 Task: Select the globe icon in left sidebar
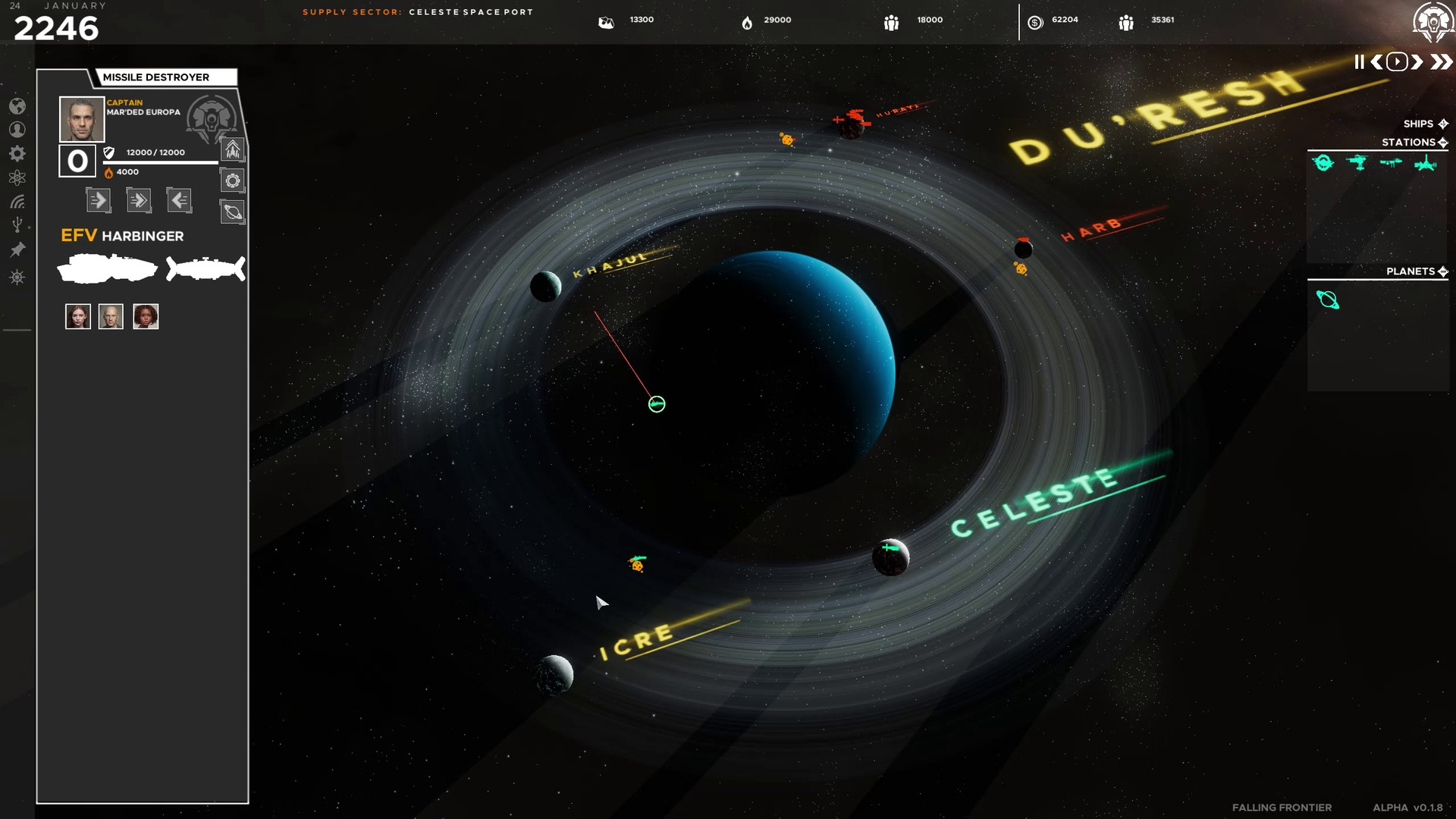(17, 107)
